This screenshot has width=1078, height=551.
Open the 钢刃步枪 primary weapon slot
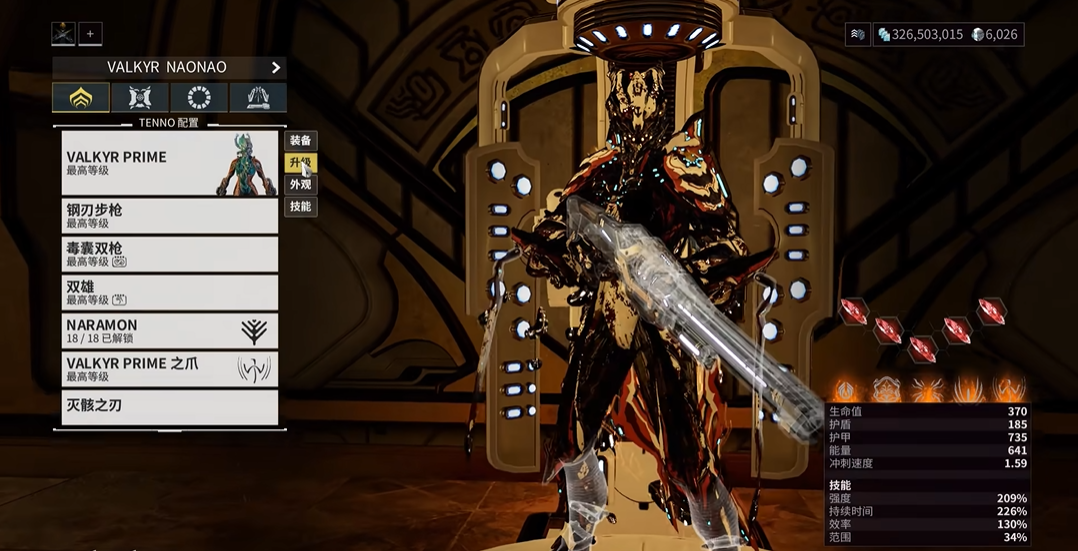coord(169,216)
